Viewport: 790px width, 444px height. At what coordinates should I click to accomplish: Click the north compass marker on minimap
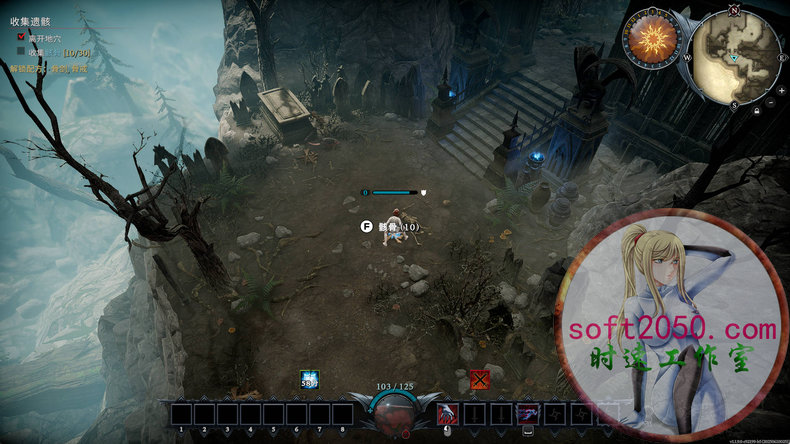(735, 10)
